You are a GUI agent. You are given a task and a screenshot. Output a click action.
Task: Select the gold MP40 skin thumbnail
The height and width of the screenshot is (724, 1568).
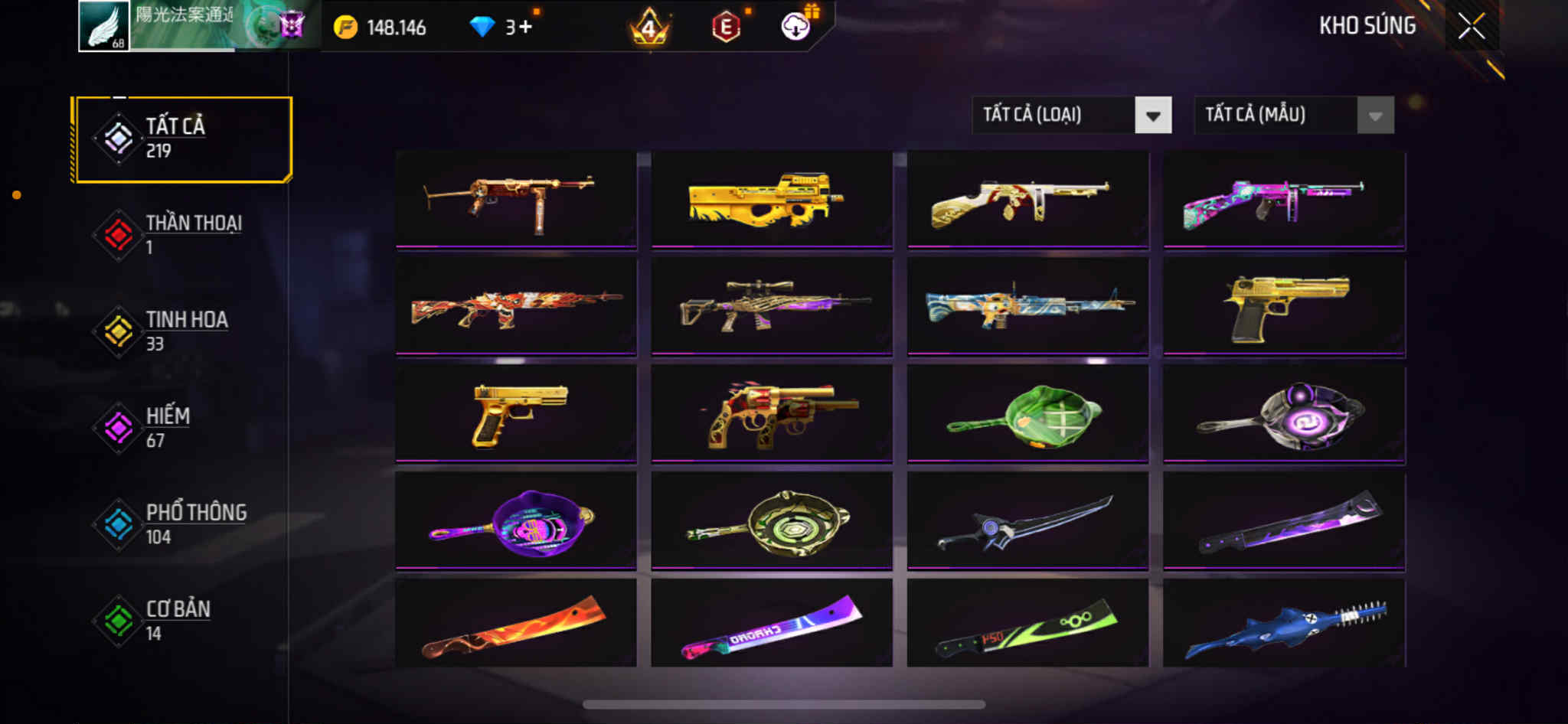[x=515, y=201]
